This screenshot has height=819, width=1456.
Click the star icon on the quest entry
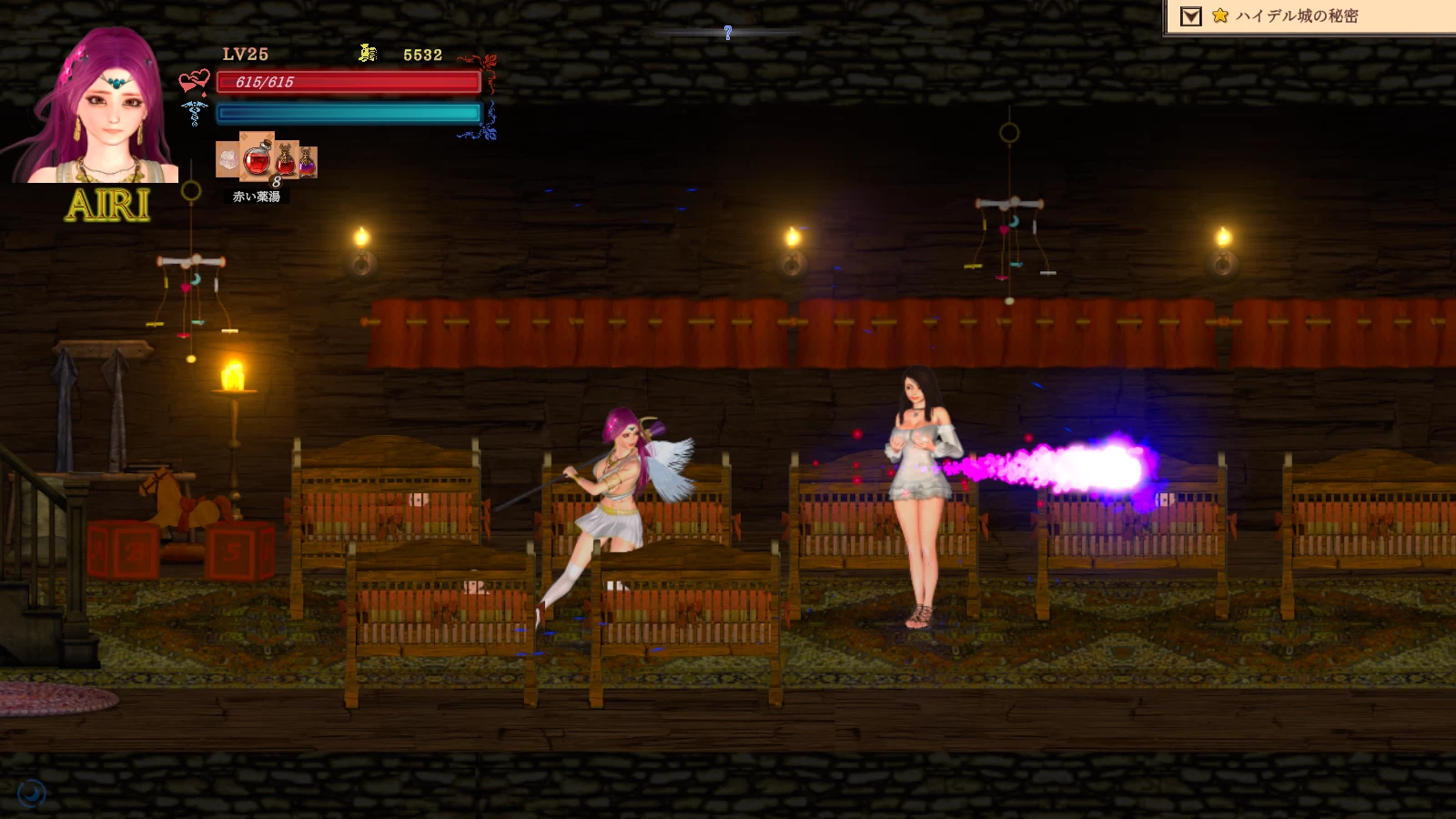click(1219, 15)
